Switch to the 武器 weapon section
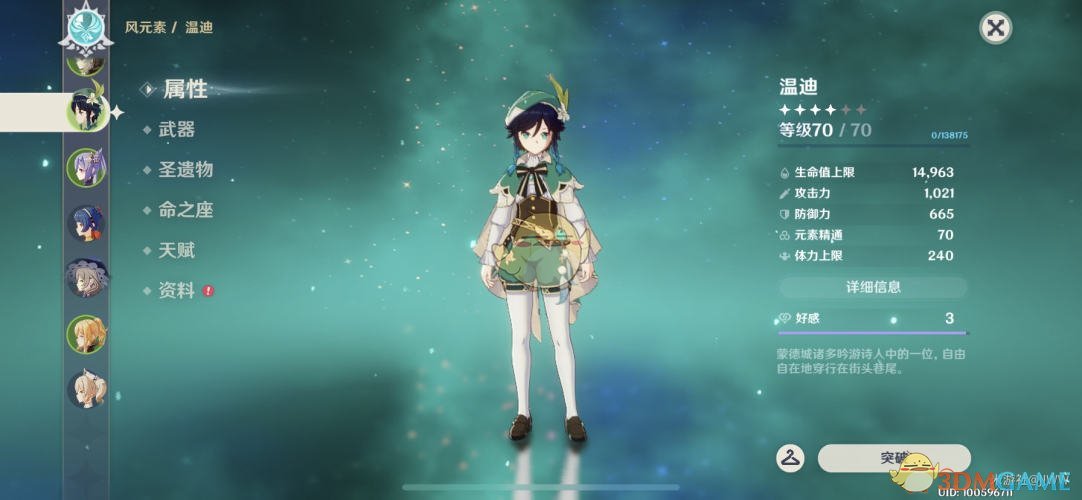Image resolution: width=1082 pixels, height=500 pixels. (176, 129)
